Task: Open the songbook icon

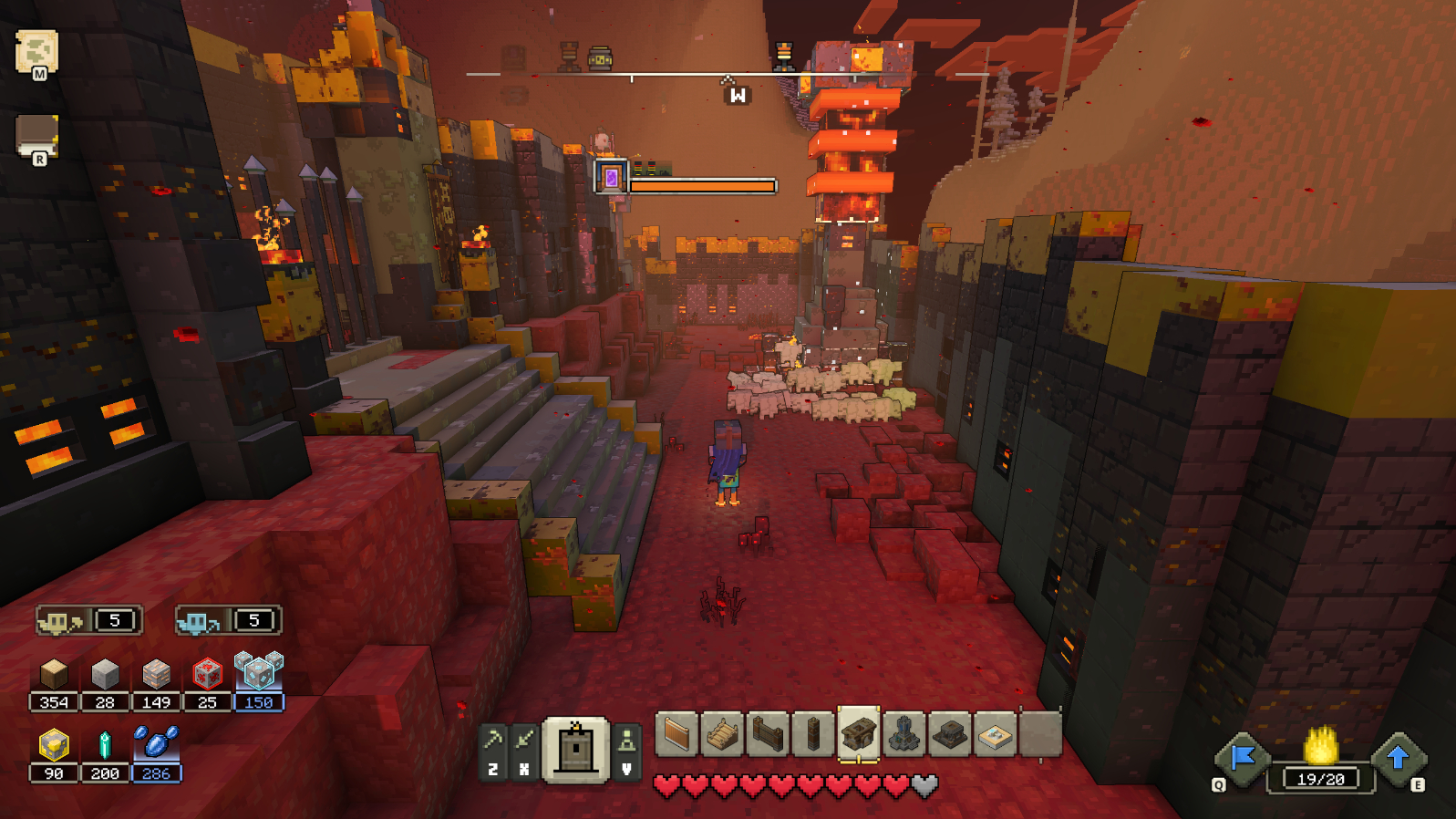Action: [36, 137]
